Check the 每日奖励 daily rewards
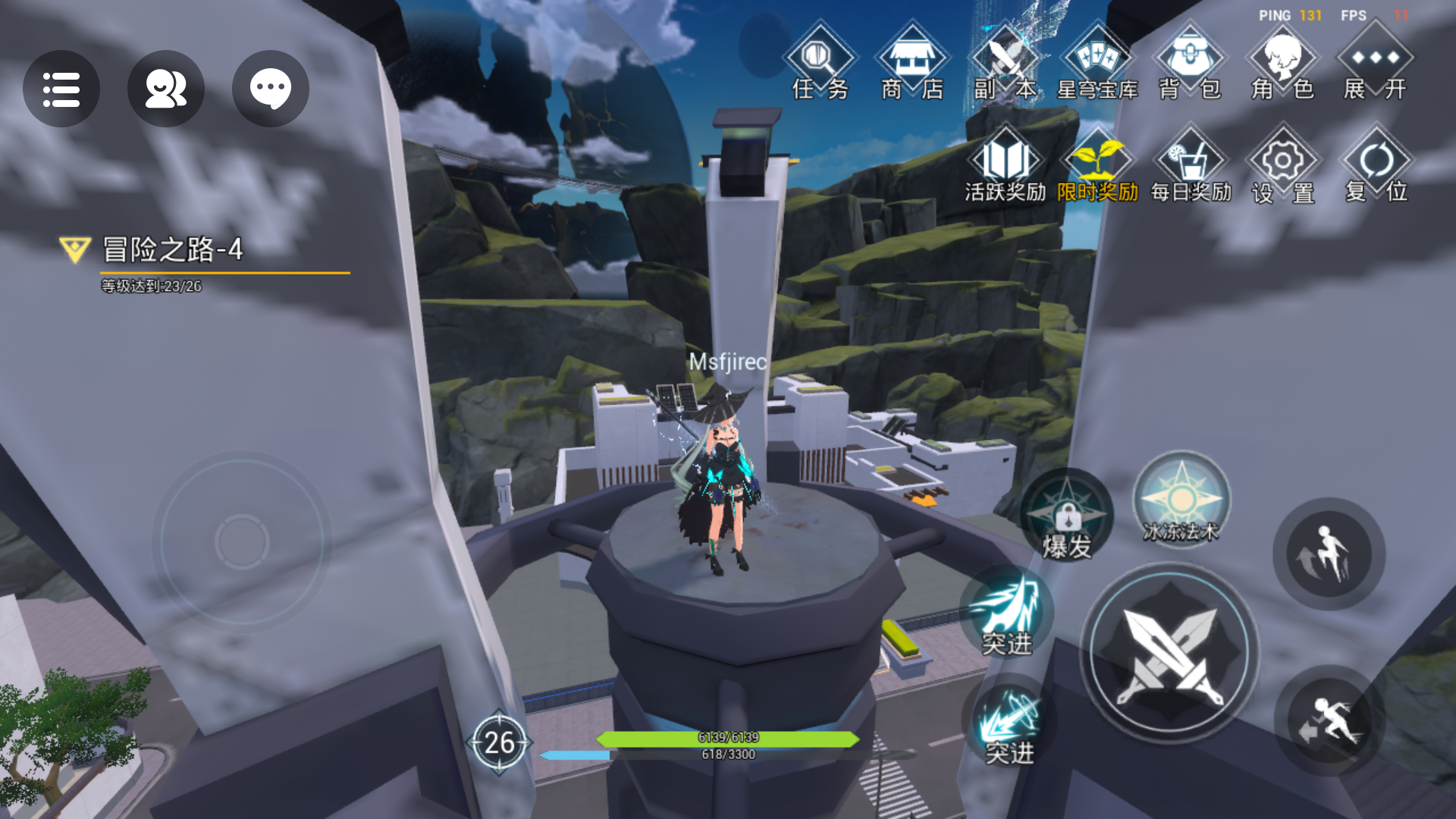Viewport: 1456px width, 819px height. click(x=1191, y=167)
